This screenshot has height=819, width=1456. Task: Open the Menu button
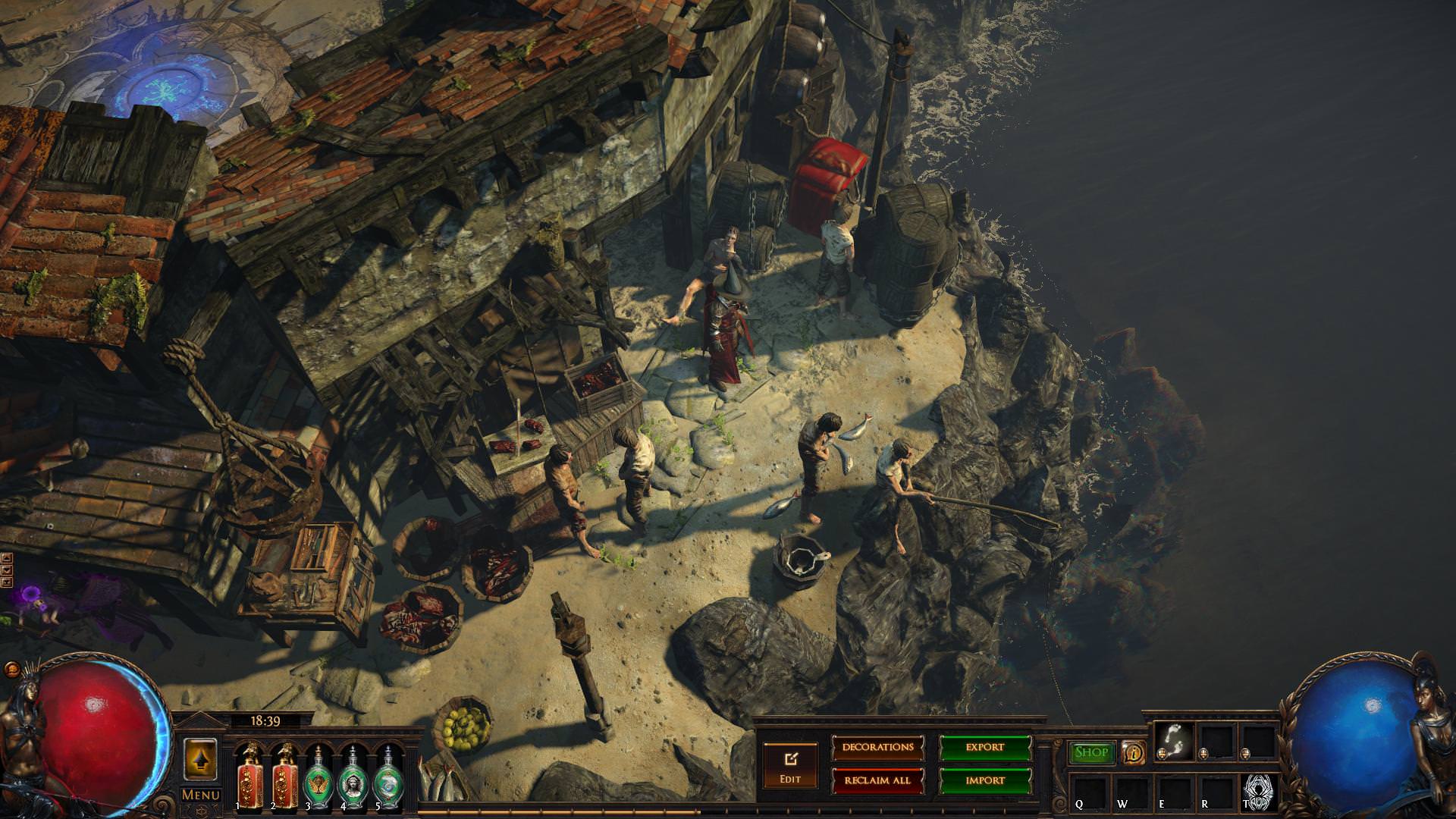point(200,795)
